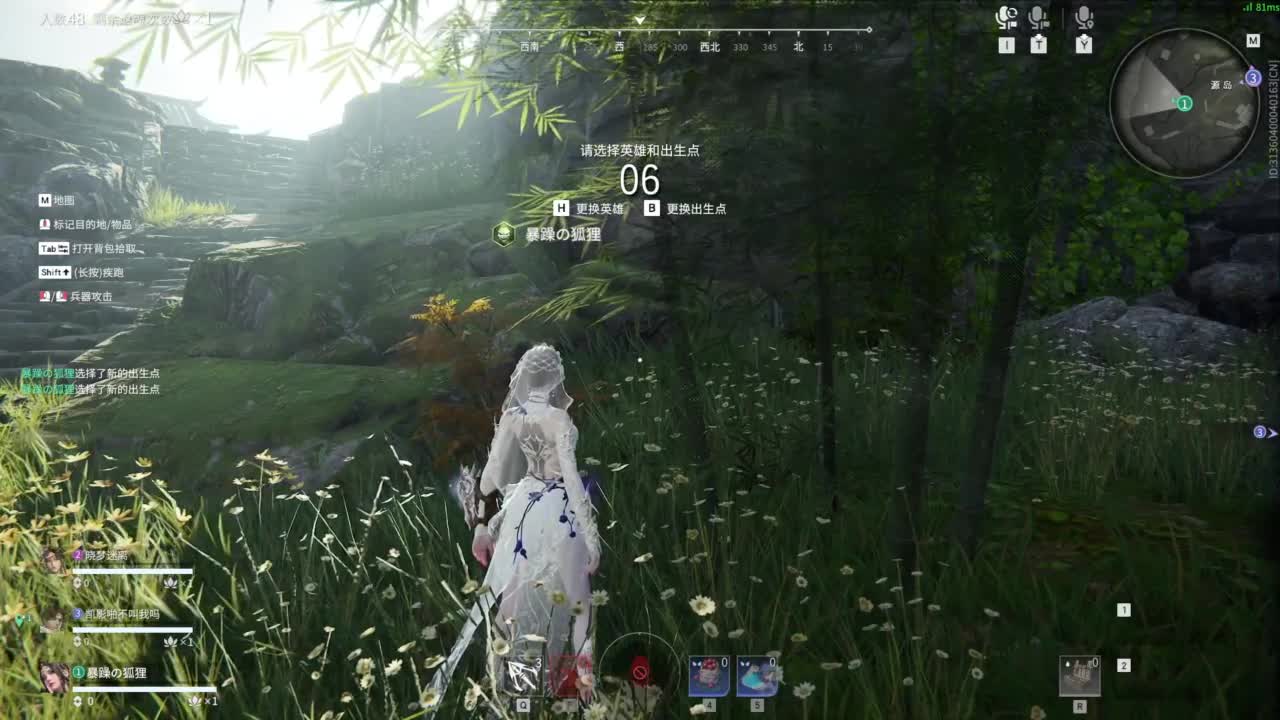This screenshot has height=720, width=1280.
Task: Click the grappling hook icon in slot Q
Action: [x=522, y=672]
